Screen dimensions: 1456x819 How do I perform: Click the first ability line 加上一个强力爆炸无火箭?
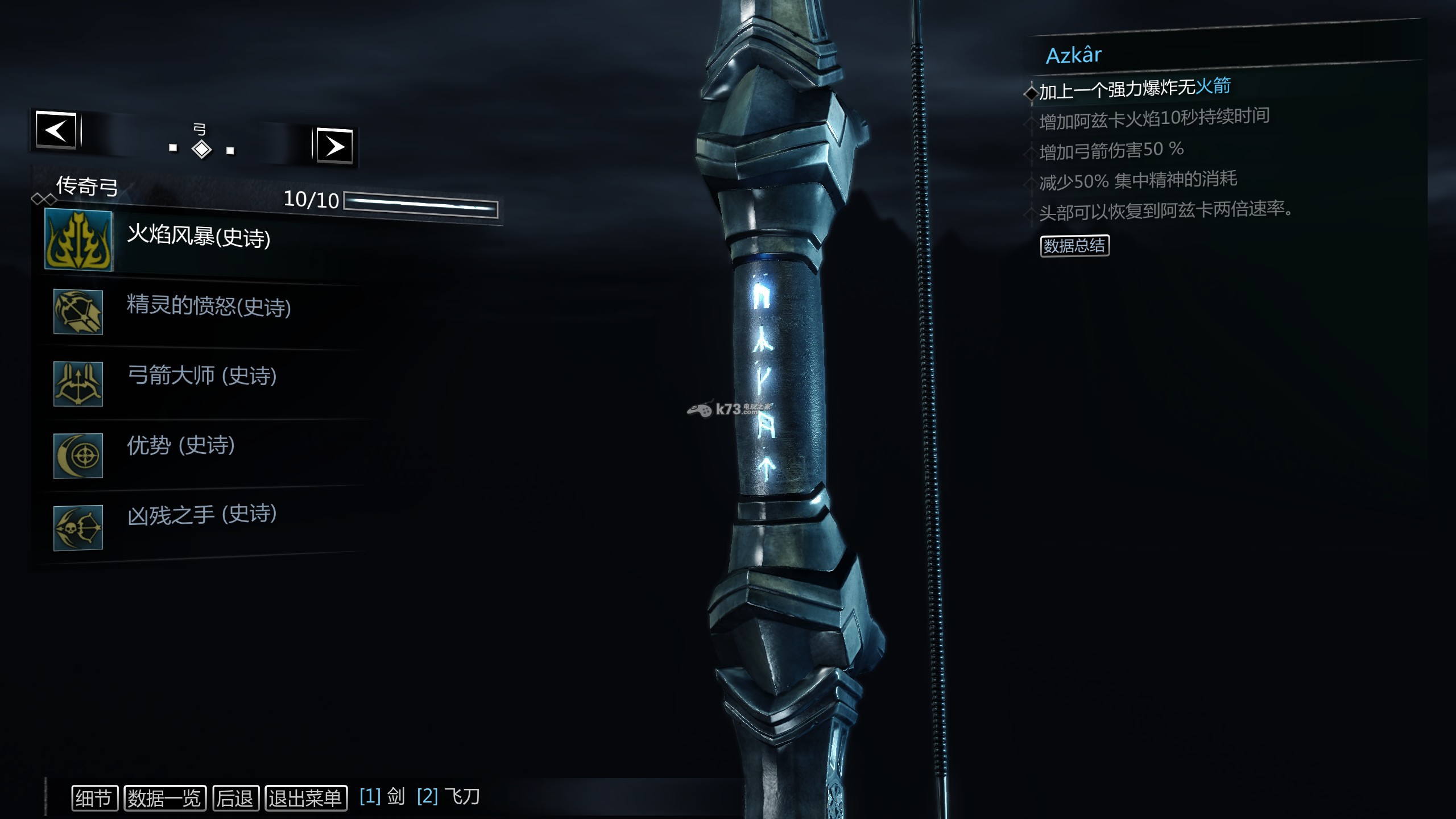(1135, 88)
